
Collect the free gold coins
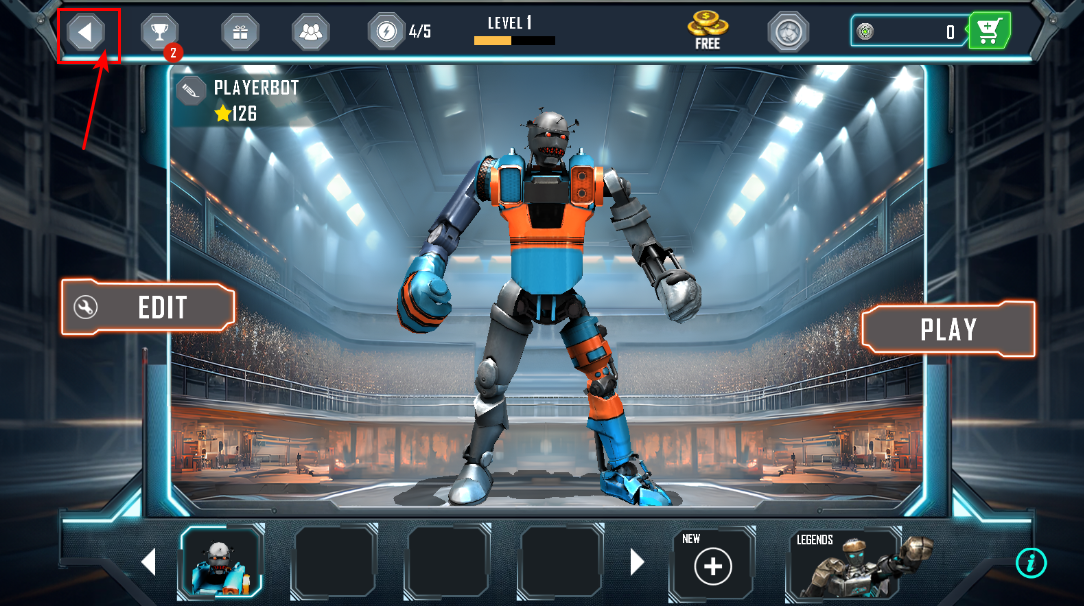click(x=707, y=30)
